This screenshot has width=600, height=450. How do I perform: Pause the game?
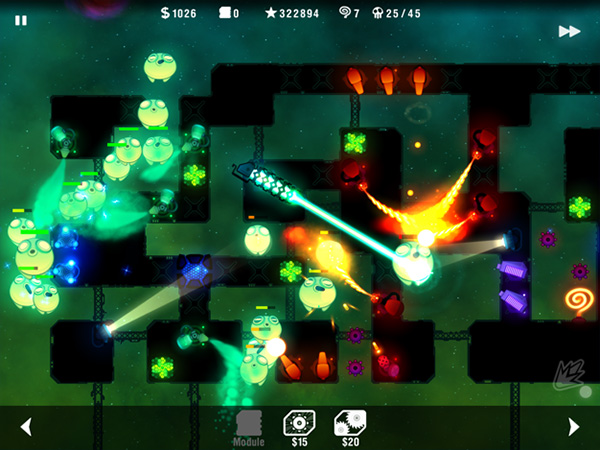[x=21, y=20]
